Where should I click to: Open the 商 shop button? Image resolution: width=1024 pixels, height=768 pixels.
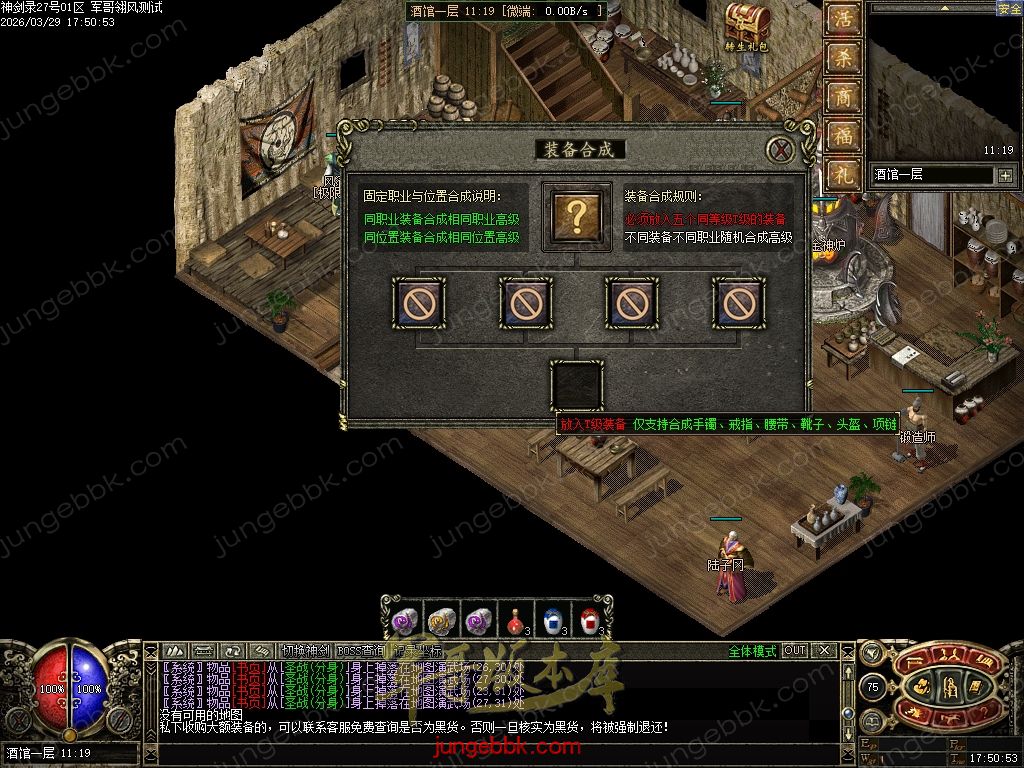[845, 98]
